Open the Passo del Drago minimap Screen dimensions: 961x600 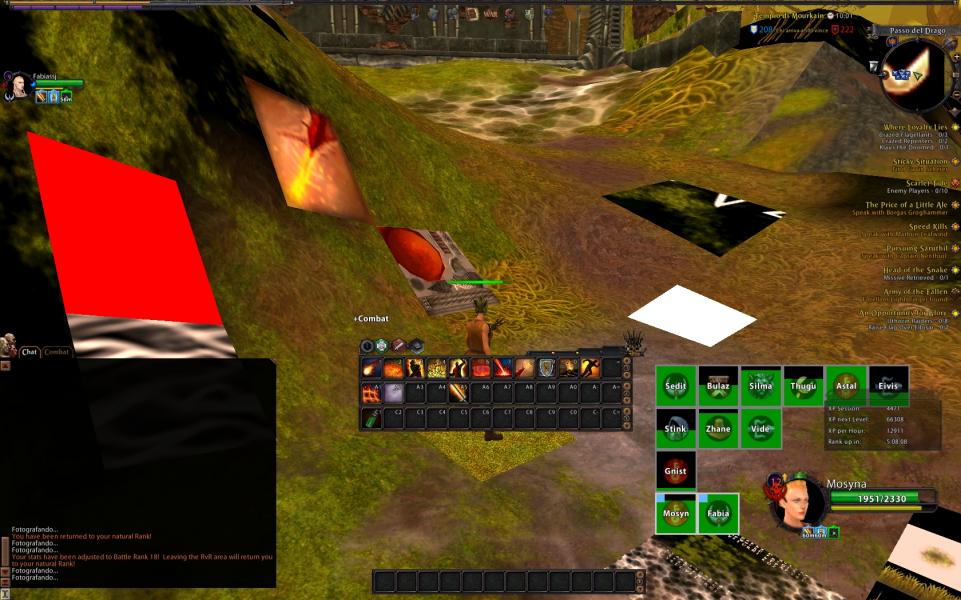coord(917,76)
